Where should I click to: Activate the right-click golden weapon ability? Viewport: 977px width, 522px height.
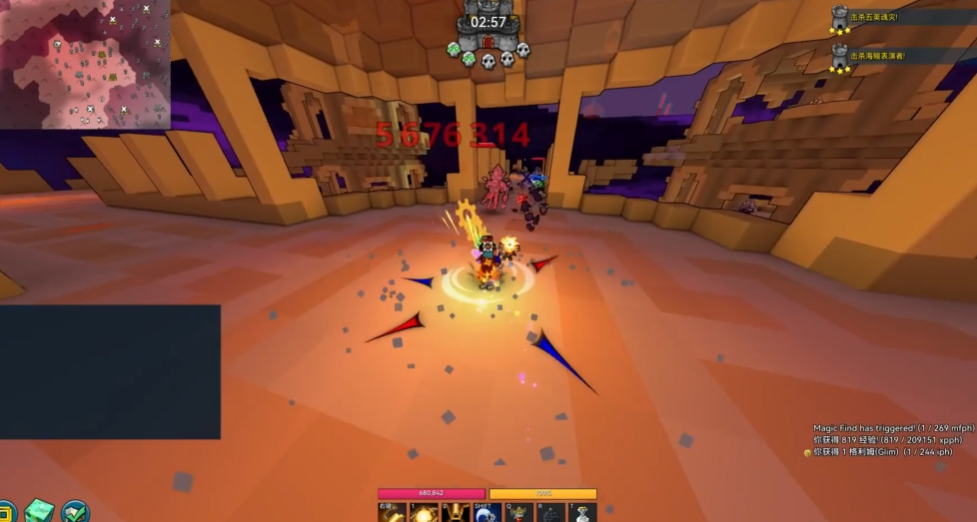pyautogui.click(x=393, y=512)
